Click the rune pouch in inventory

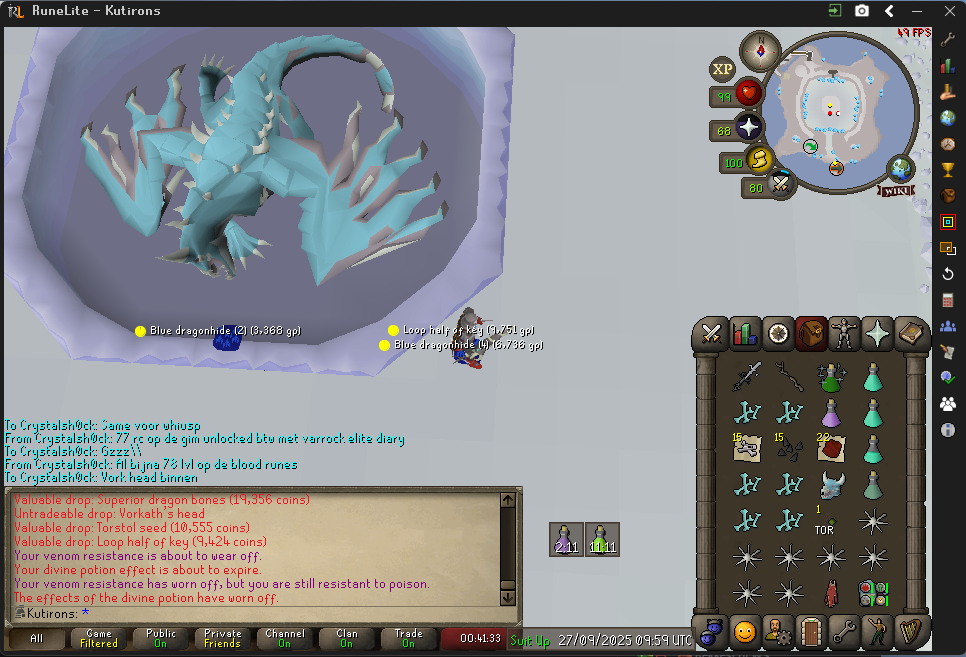(x=873, y=593)
